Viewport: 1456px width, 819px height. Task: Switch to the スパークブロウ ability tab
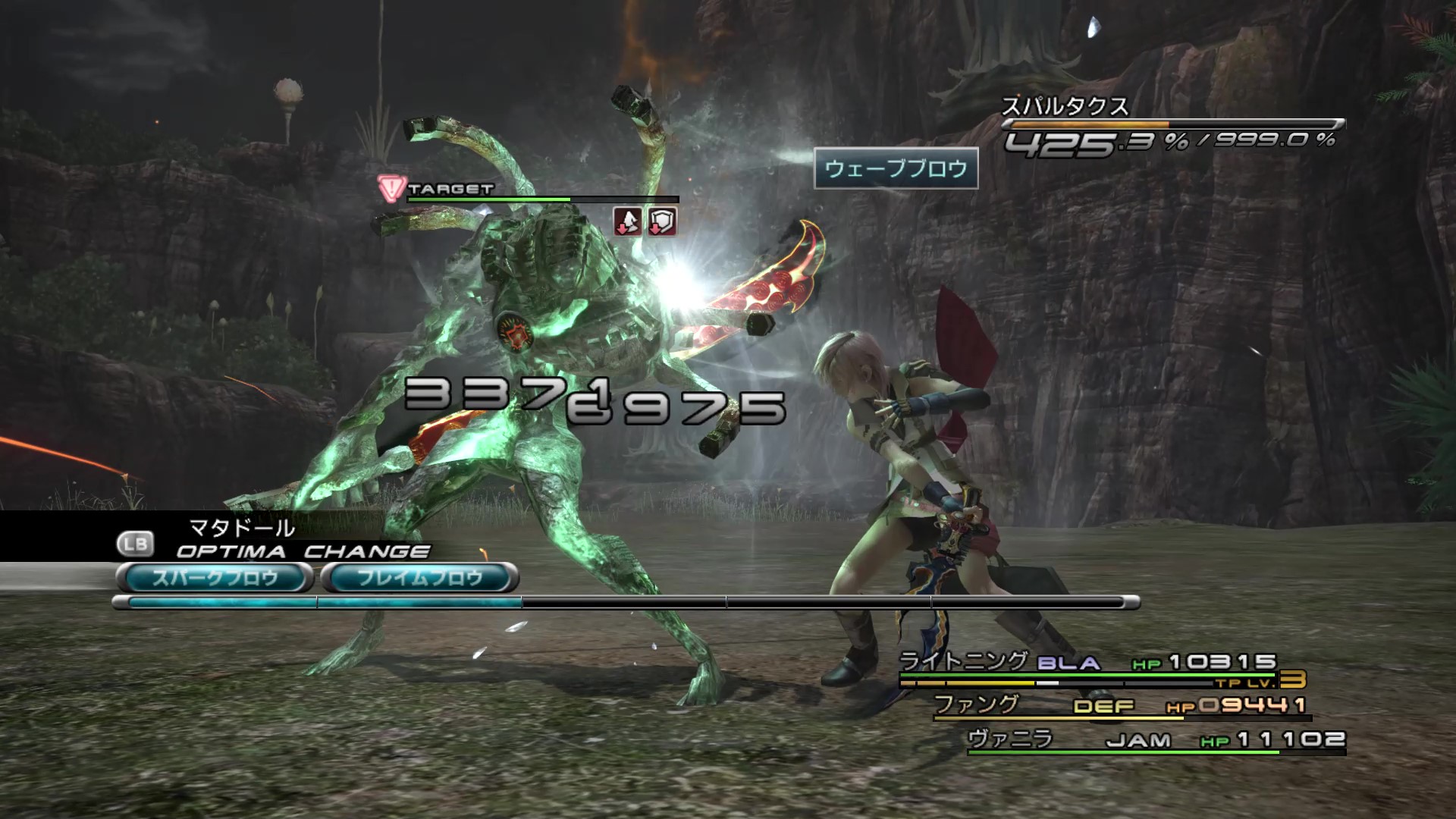click(x=213, y=576)
